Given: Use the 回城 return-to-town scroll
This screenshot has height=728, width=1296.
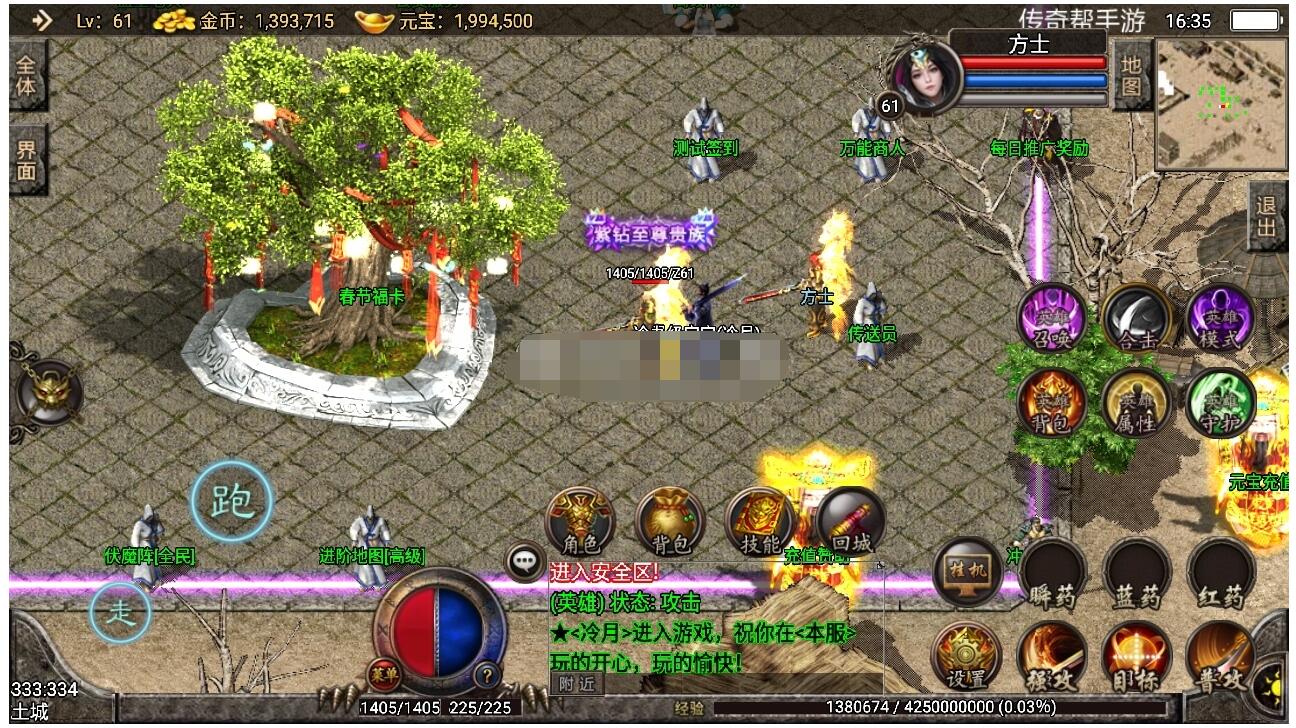Looking at the screenshot, I should (x=849, y=521).
